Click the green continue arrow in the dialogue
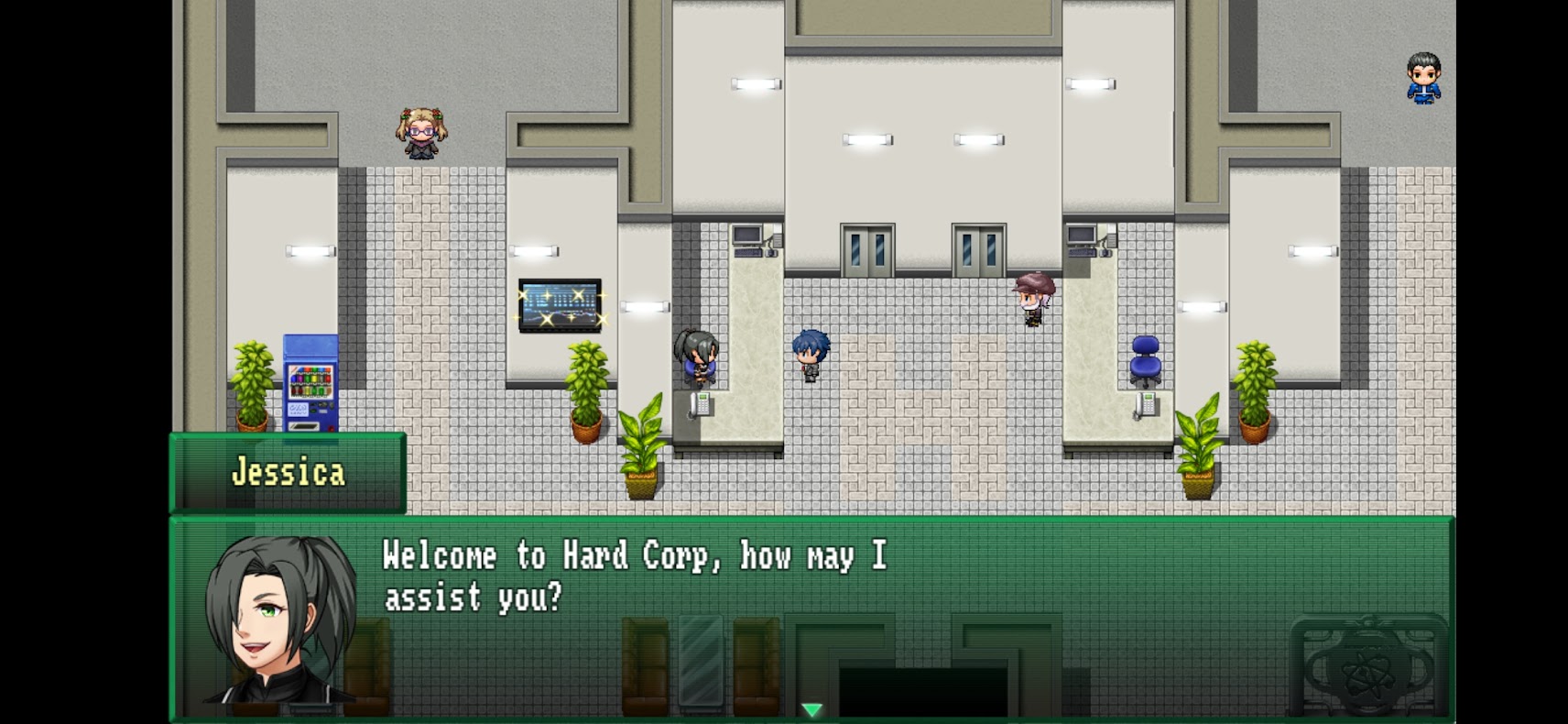Screen dimensions: 1568x724 point(811,709)
